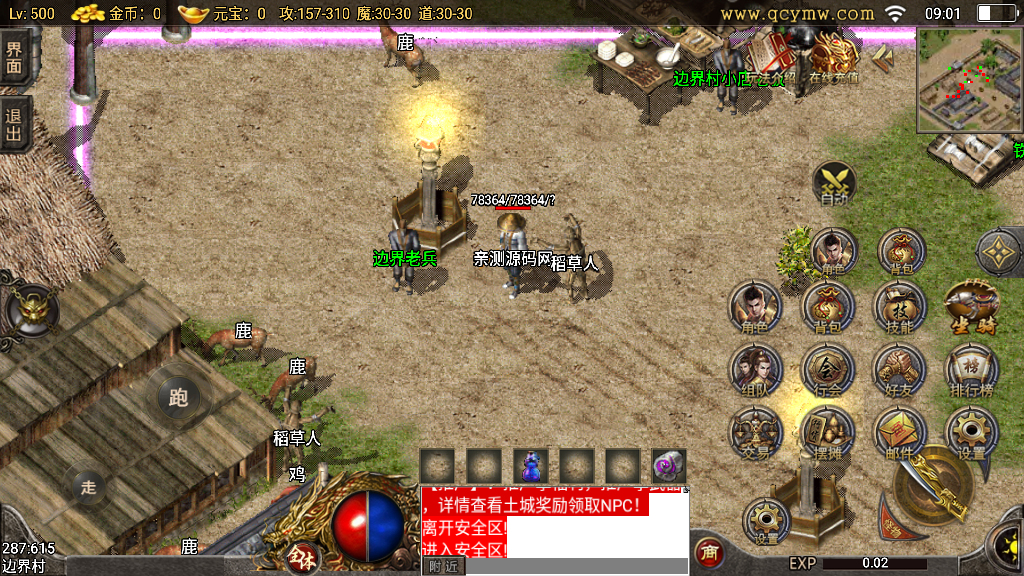The width and height of the screenshot is (1024, 576).
Task: Open the 在线充值 recharge icon
Action: [834, 57]
